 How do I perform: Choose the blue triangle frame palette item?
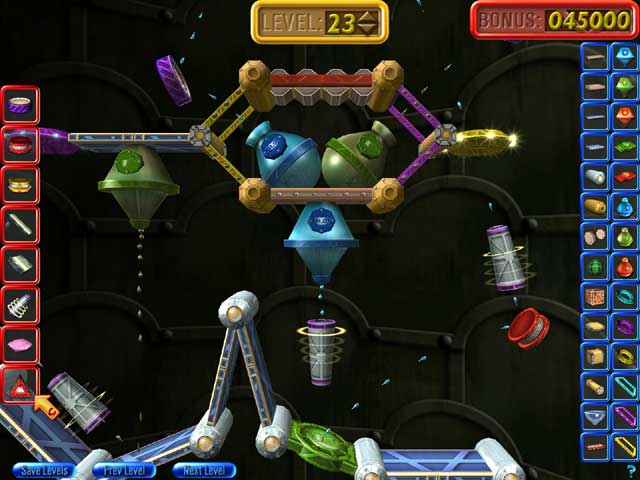click(595, 415)
